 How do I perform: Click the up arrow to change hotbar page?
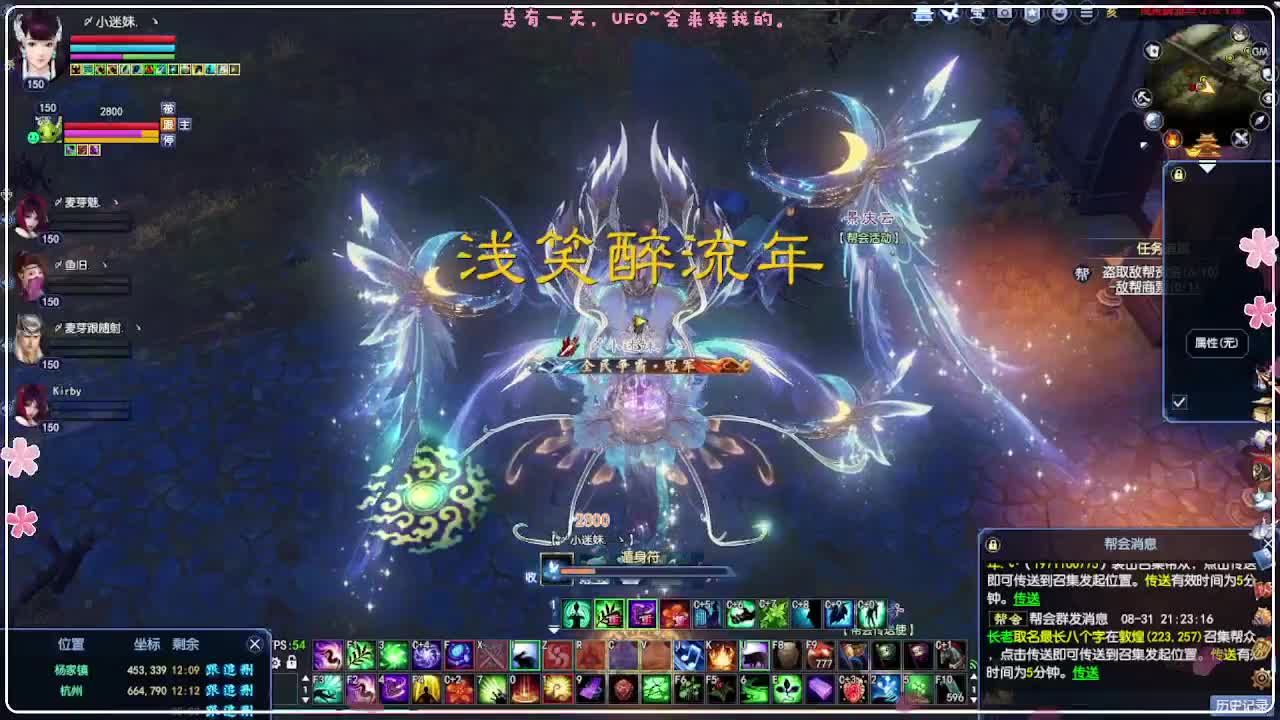pyautogui.click(x=306, y=678)
